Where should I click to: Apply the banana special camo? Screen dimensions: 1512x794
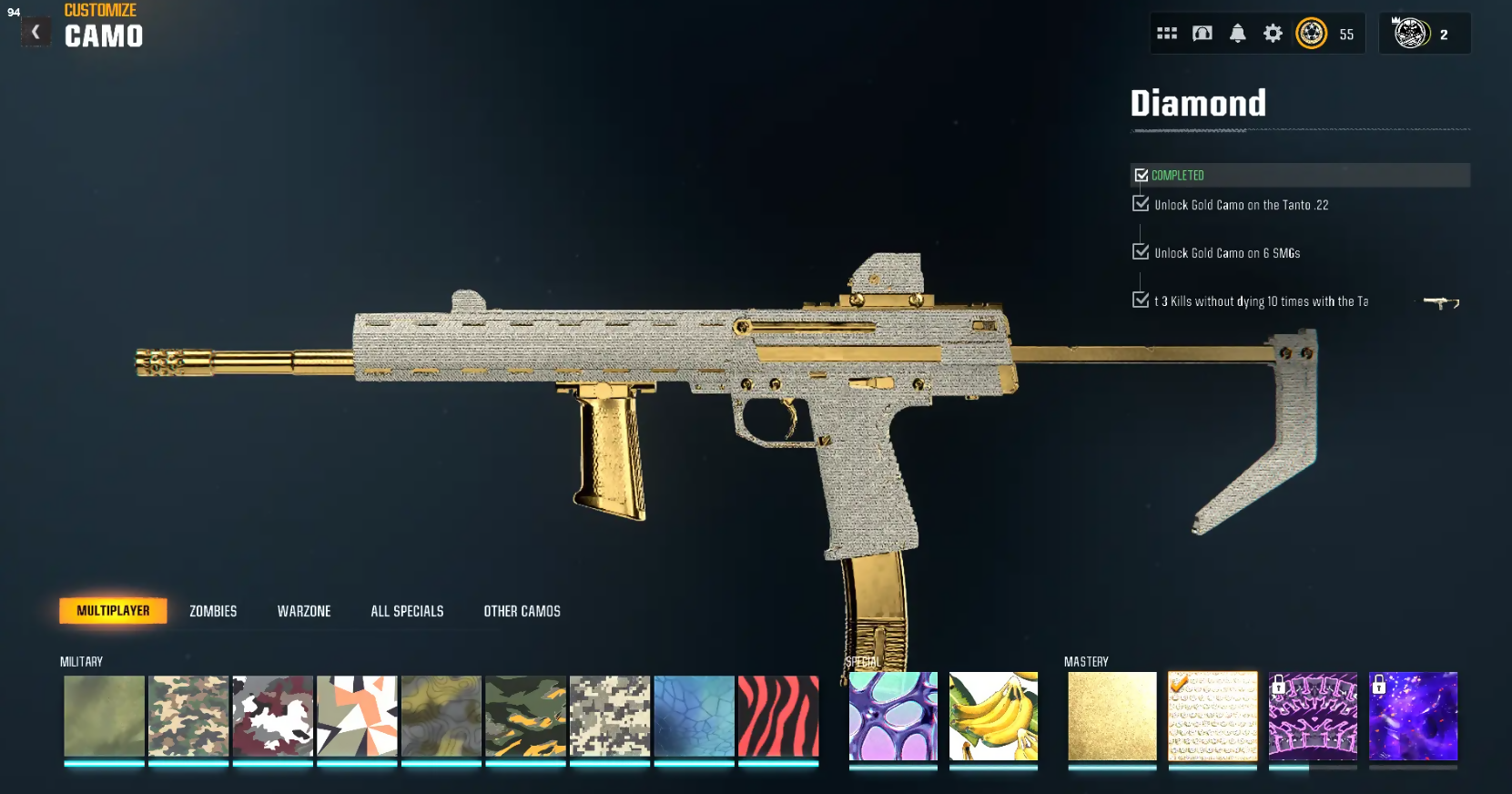993,717
